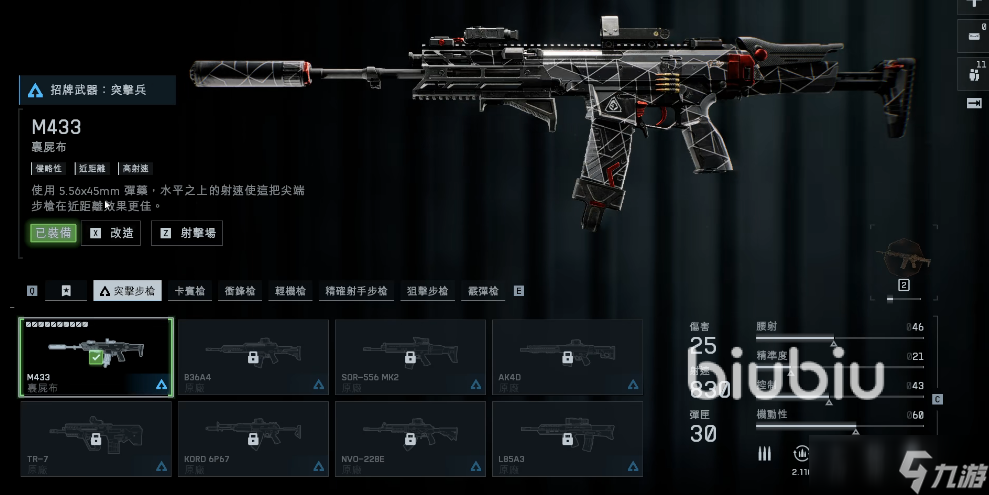Screen dimensions: 989x495
Task: Open the 卡賓槍 carbine tab
Action: tap(190, 291)
